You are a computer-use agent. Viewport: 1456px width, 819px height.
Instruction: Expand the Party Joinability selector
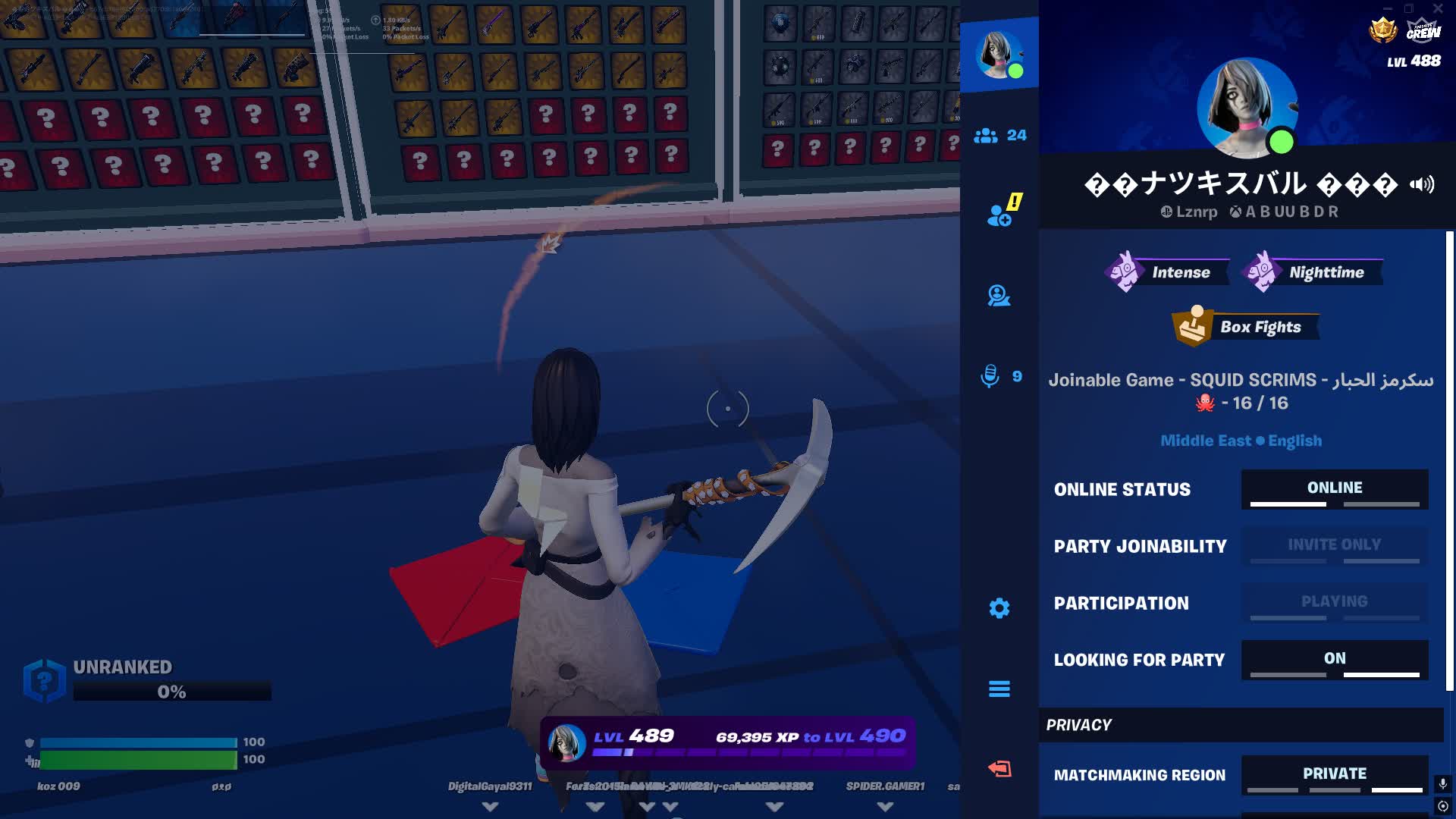click(x=1335, y=545)
